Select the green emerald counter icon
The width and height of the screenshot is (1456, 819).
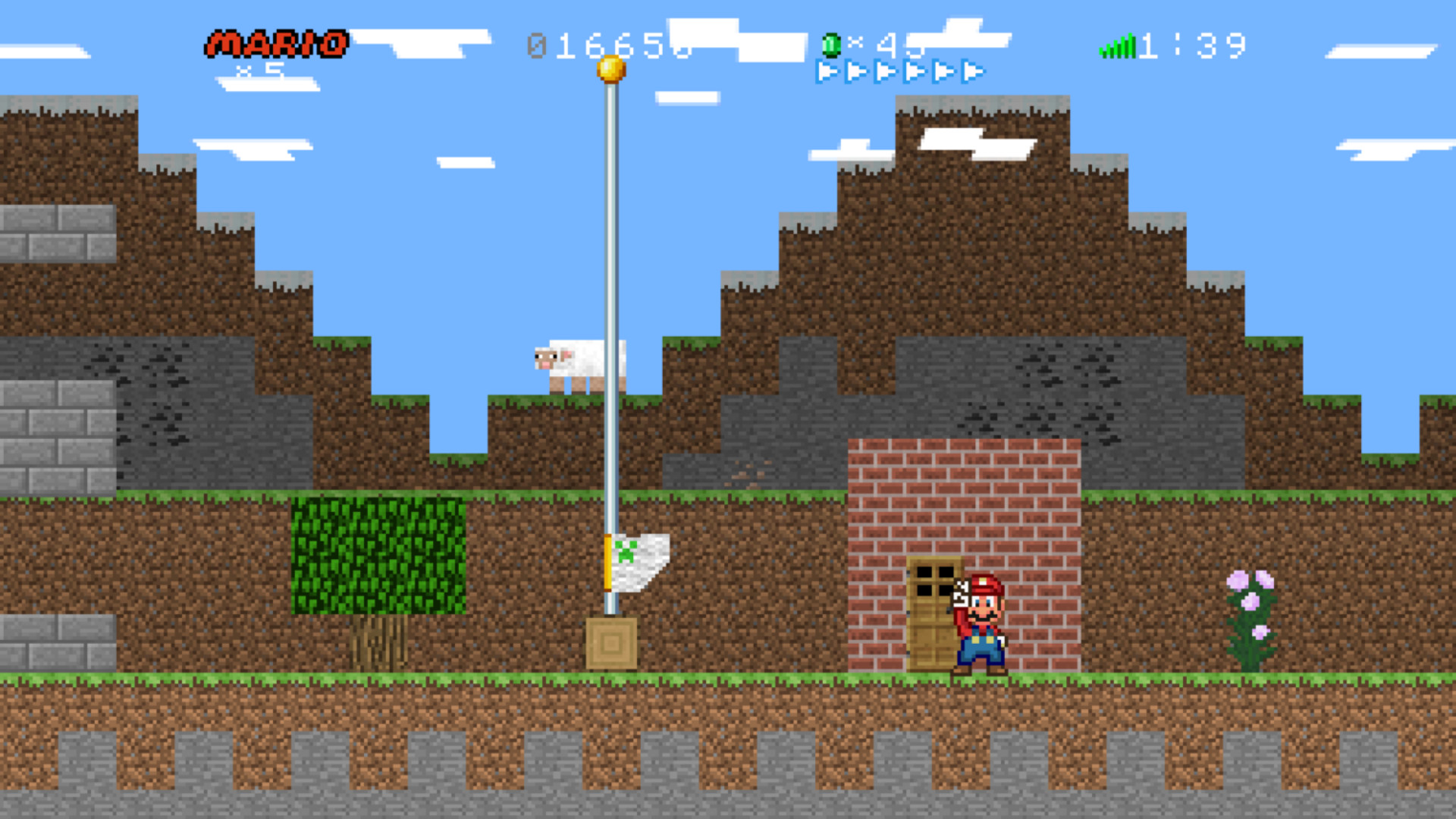pyautogui.click(x=831, y=45)
